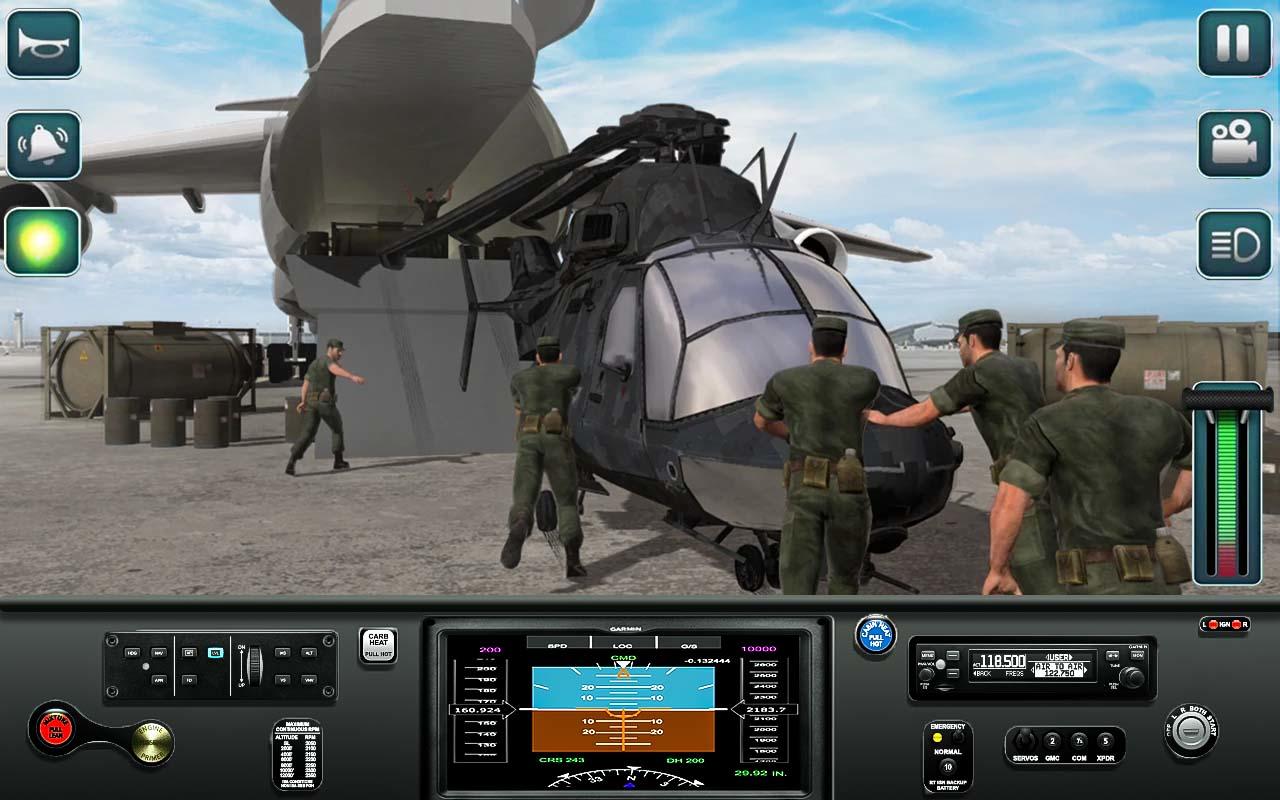Select NAV mode on the autopilot panel
1280x800 pixels.
pos(157,653)
